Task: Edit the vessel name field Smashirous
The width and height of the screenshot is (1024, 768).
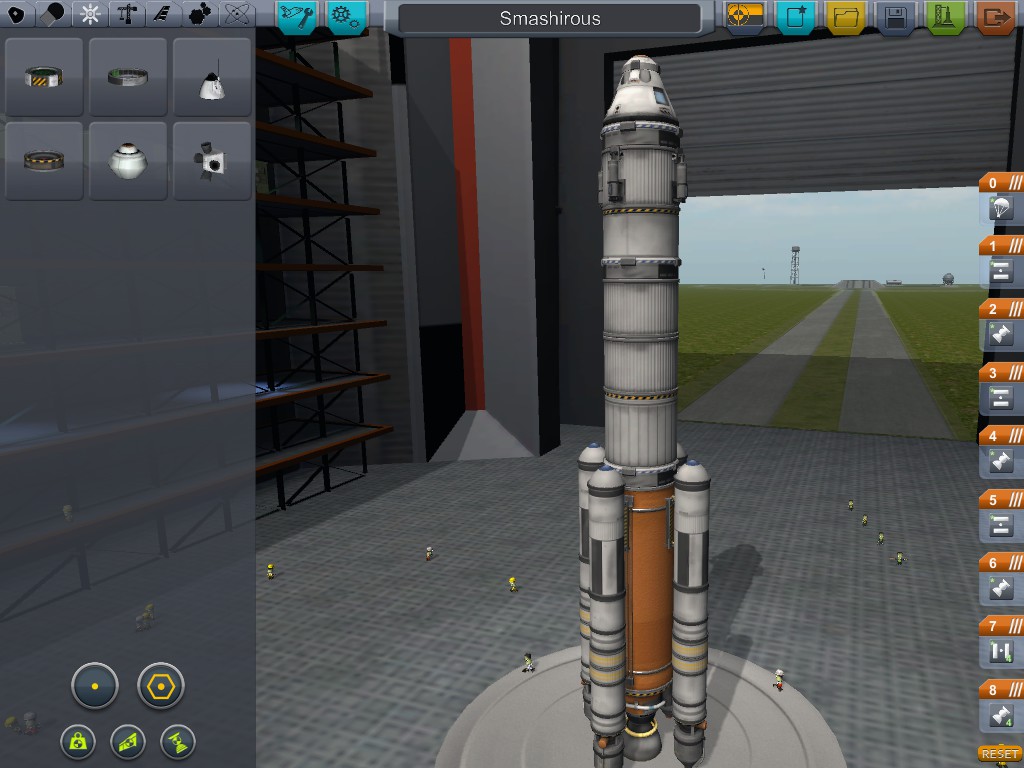Action: tap(549, 18)
